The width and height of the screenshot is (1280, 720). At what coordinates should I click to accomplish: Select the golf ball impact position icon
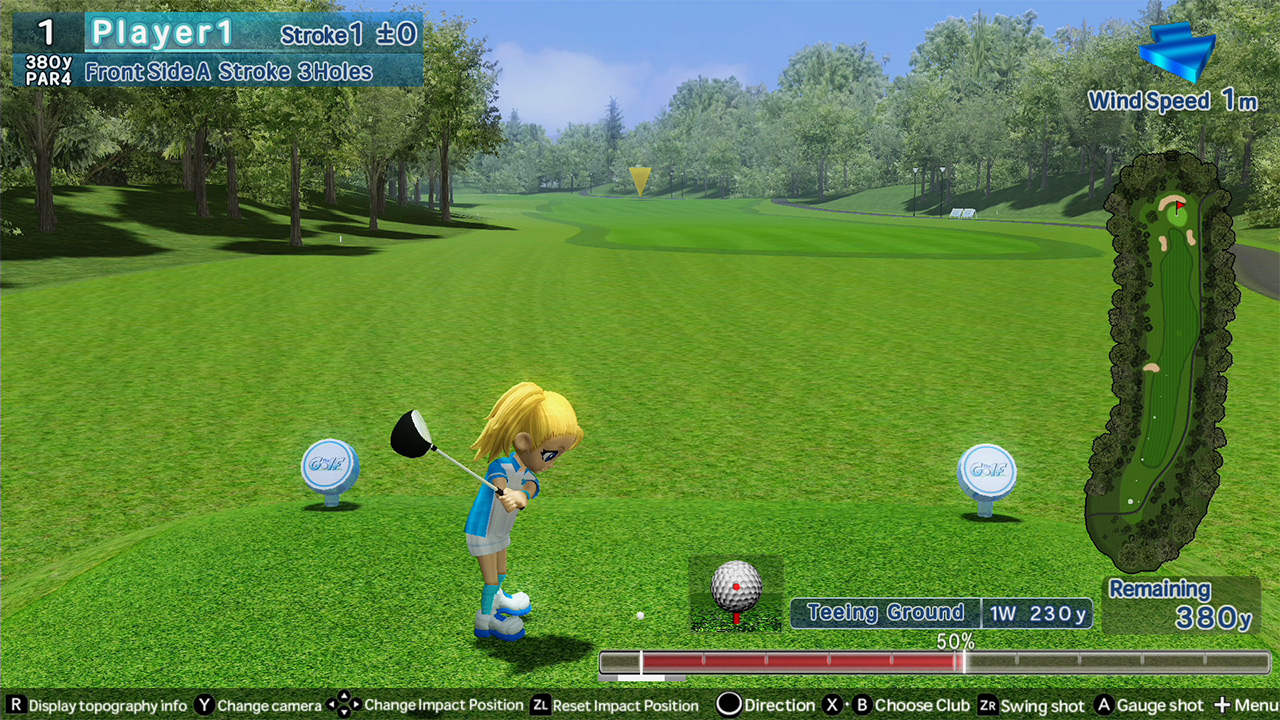coord(736,590)
